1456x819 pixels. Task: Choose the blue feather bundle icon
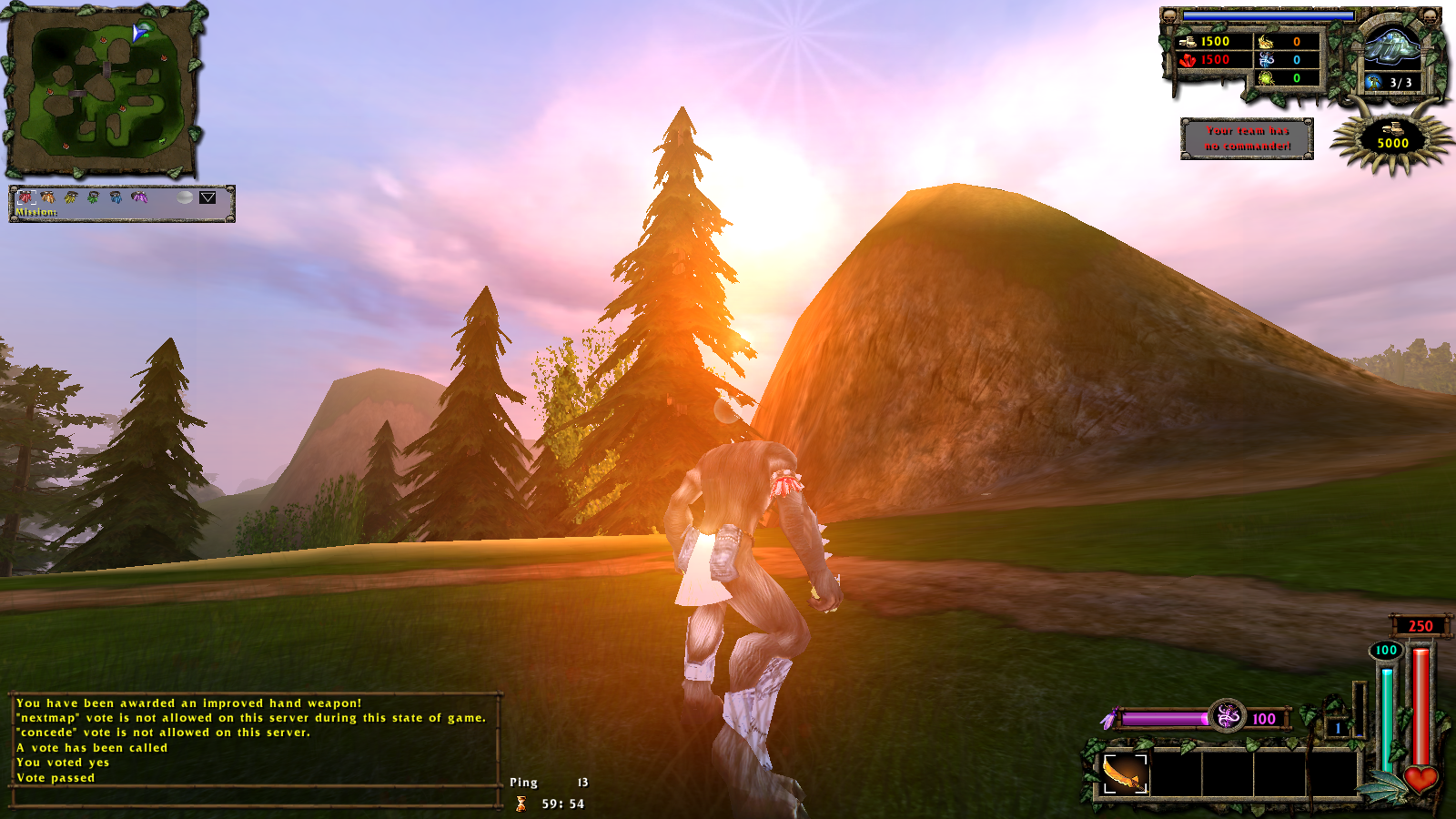point(116,197)
